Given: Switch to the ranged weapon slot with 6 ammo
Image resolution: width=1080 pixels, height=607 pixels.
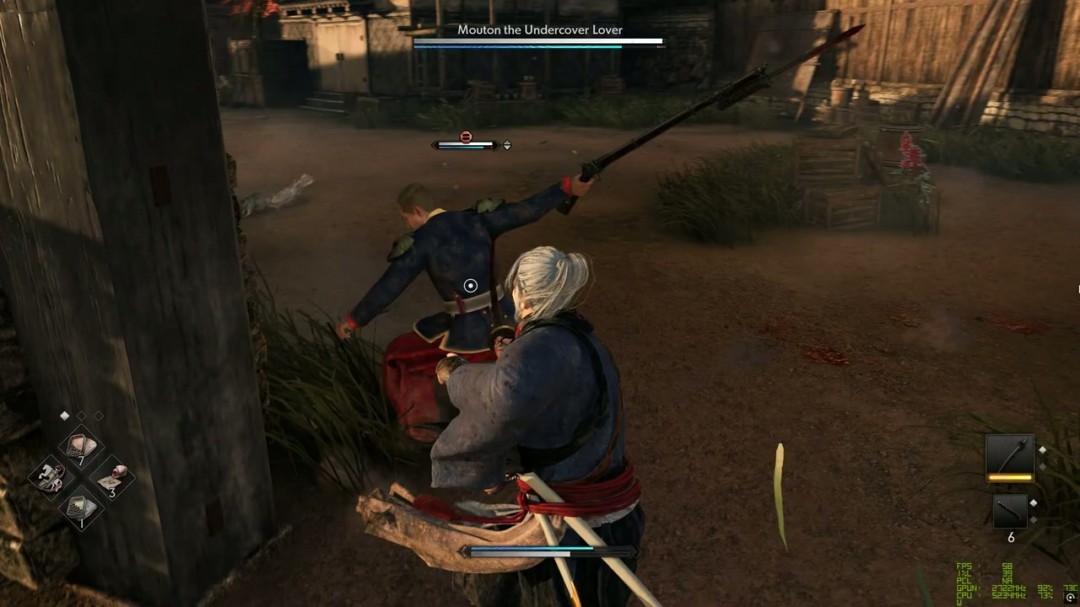Looking at the screenshot, I should click(1009, 511).
